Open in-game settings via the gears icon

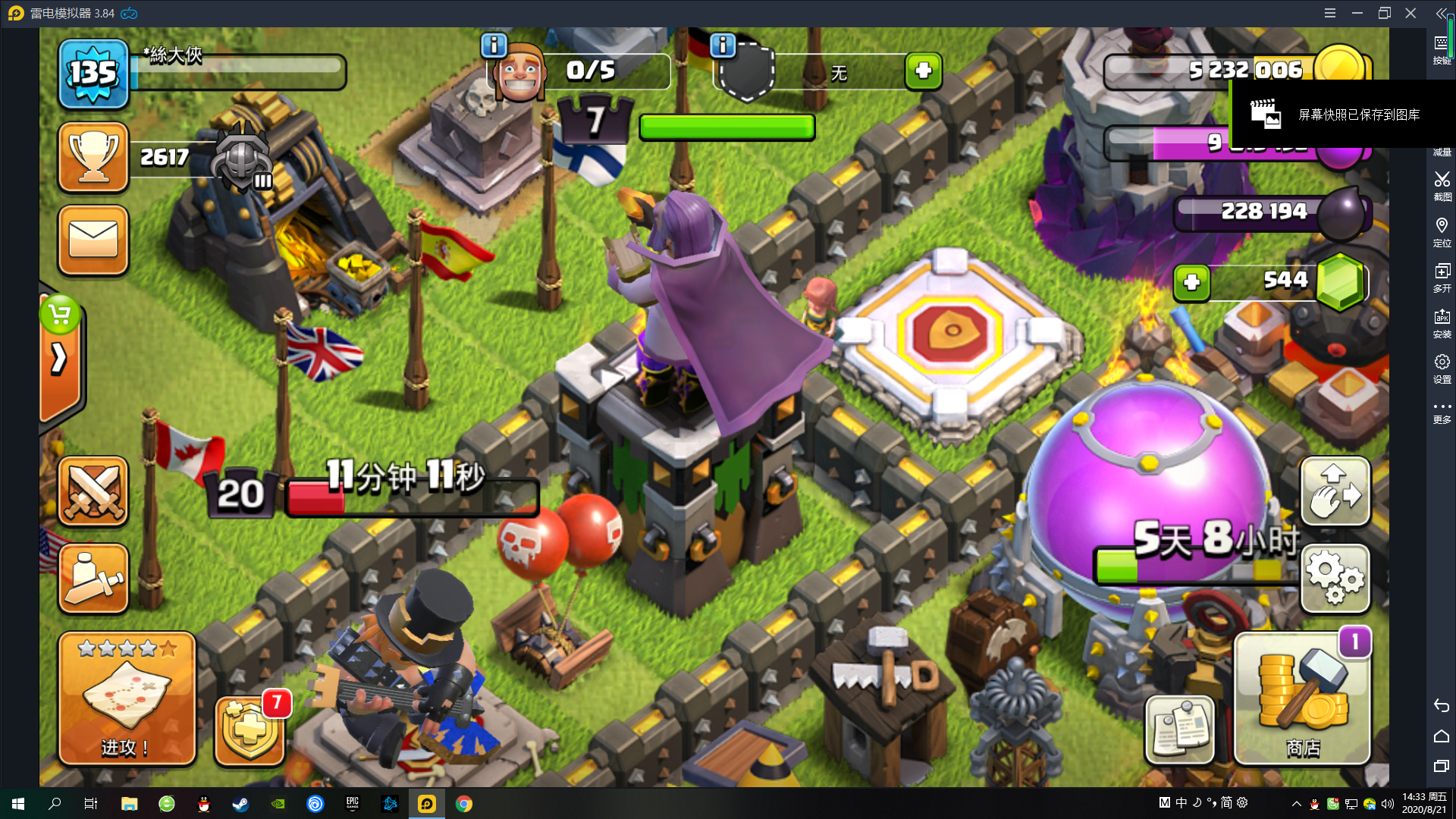(1335, 579)
